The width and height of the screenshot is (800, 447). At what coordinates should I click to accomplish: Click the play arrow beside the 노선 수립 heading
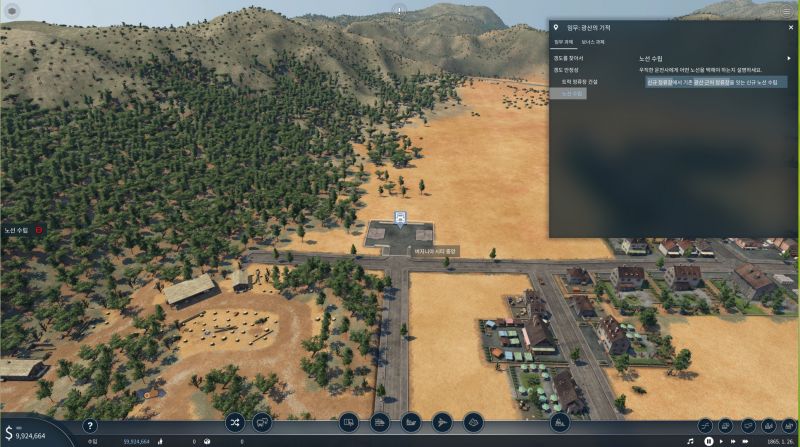(x=788, y=58)
